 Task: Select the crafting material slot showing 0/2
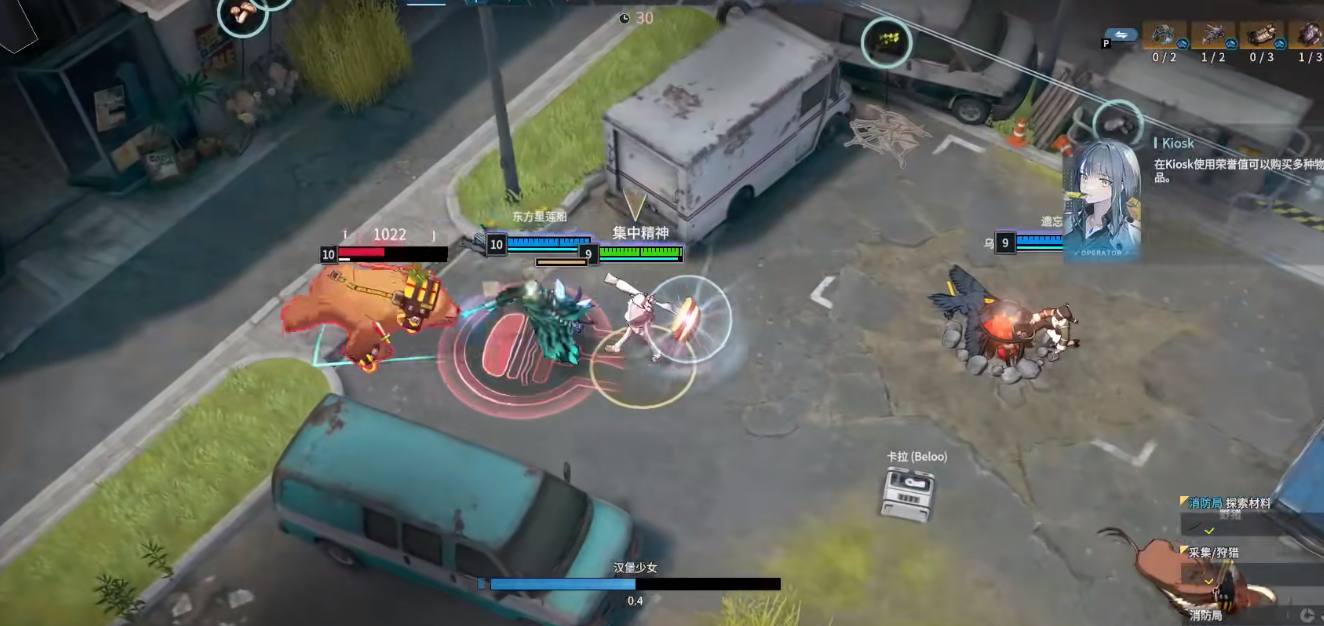(1164, 36)
